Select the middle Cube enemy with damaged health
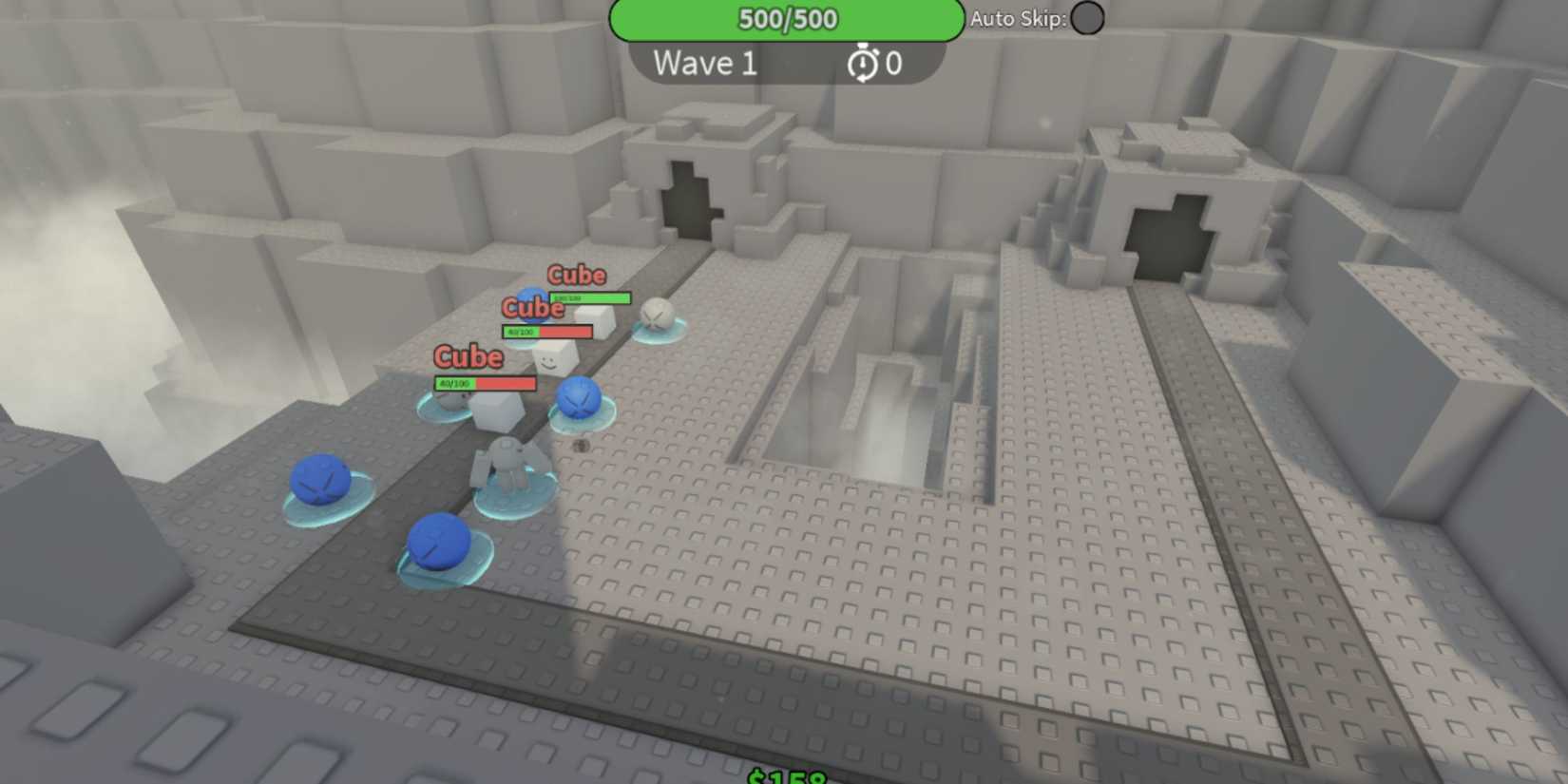Screen dimensions: 1568x784 534,308
